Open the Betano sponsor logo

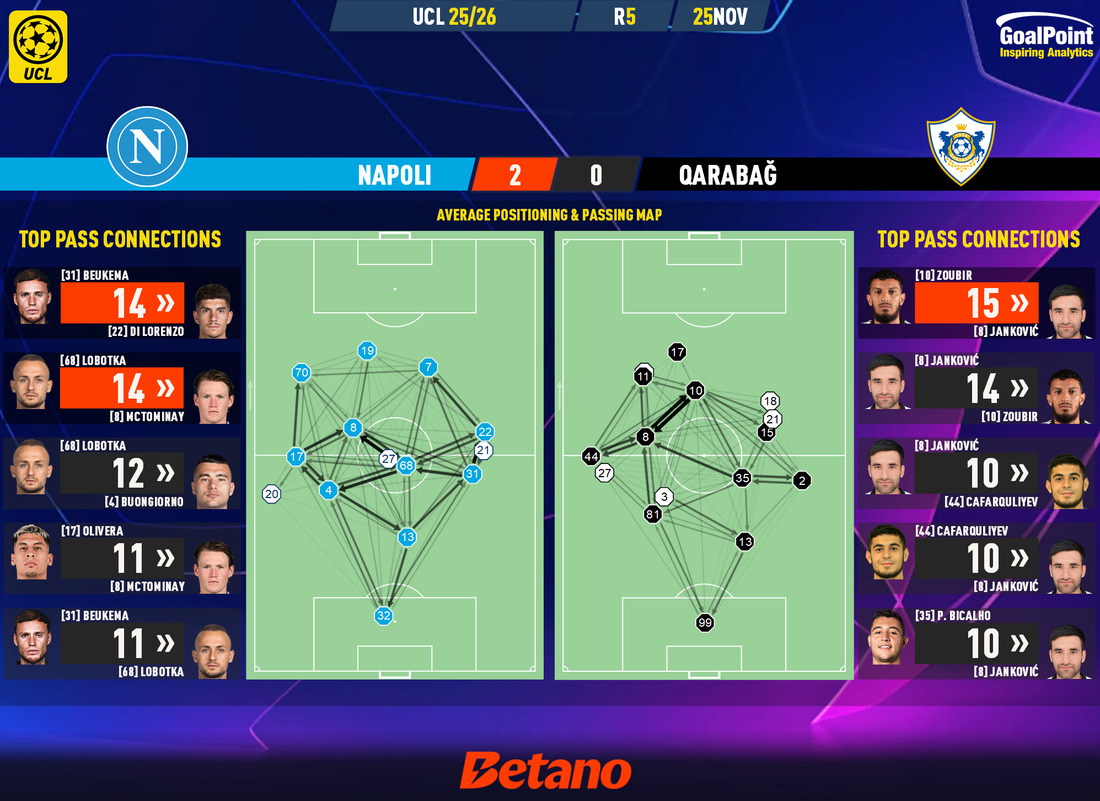click(546, 772)
